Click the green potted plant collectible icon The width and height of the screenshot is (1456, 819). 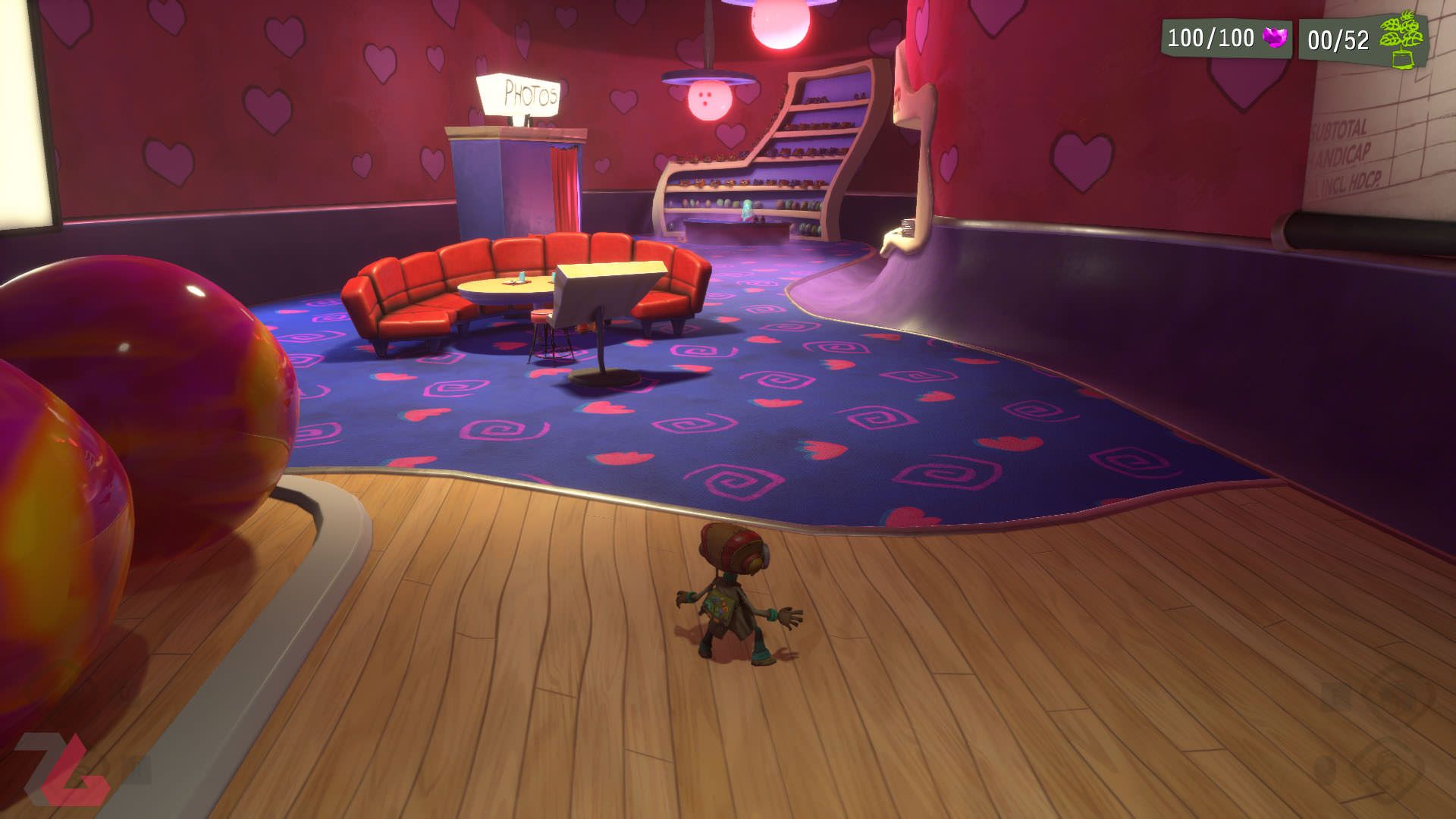pos(1401,41)
